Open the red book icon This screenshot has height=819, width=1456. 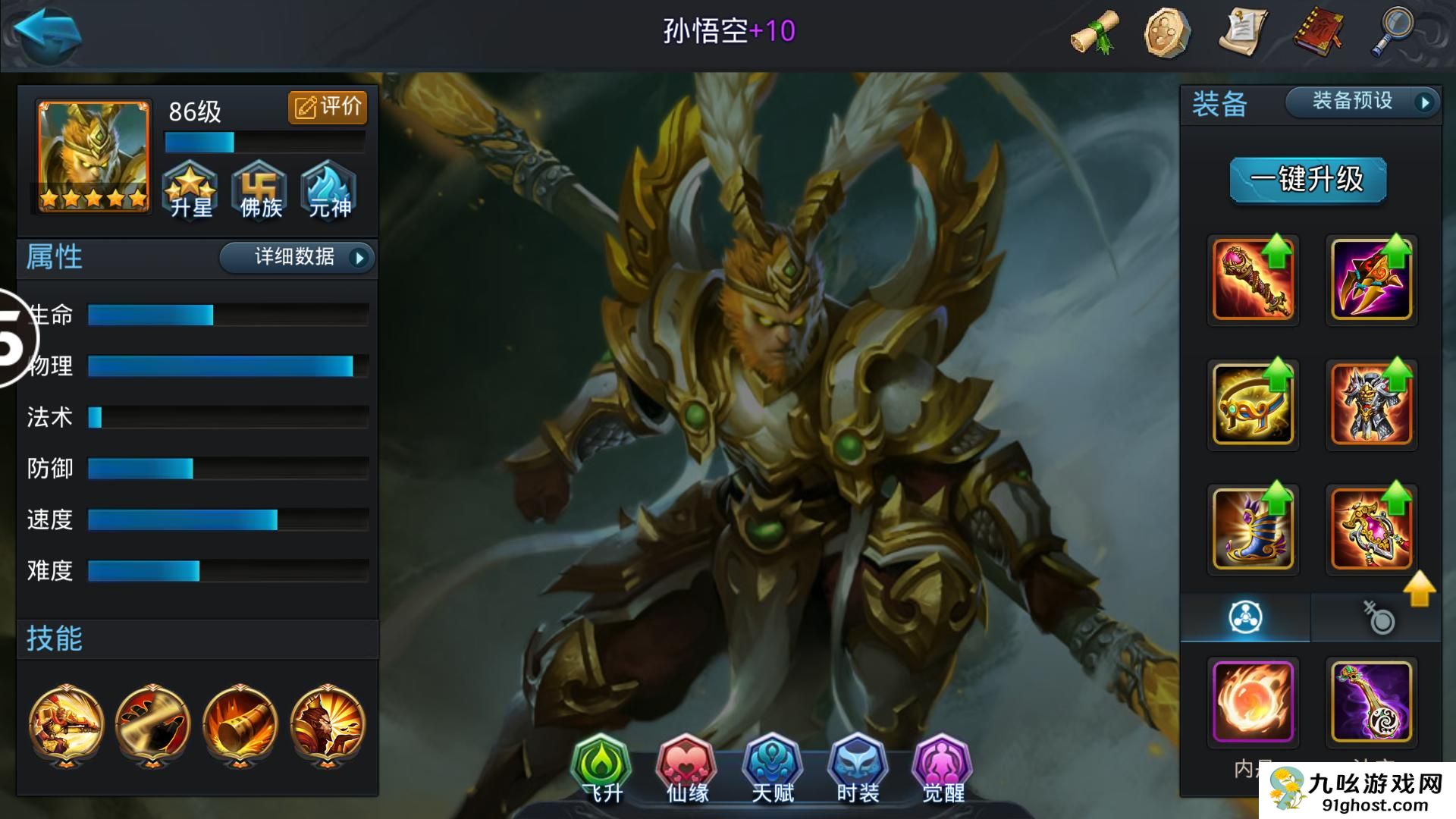(x=1318, y=32)
